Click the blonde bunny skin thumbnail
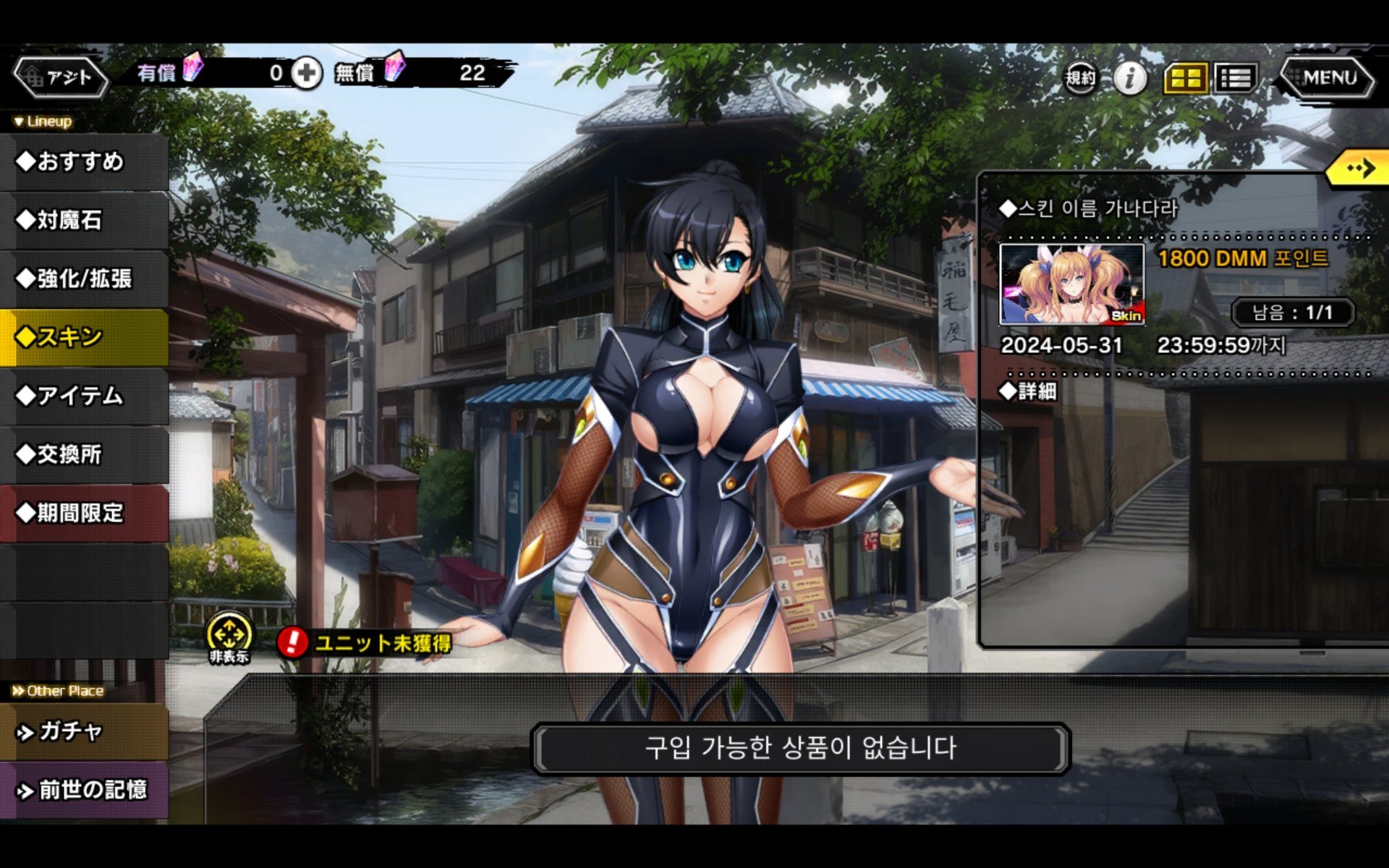Screen dimensions: 1389x868 coord(1071,284)
